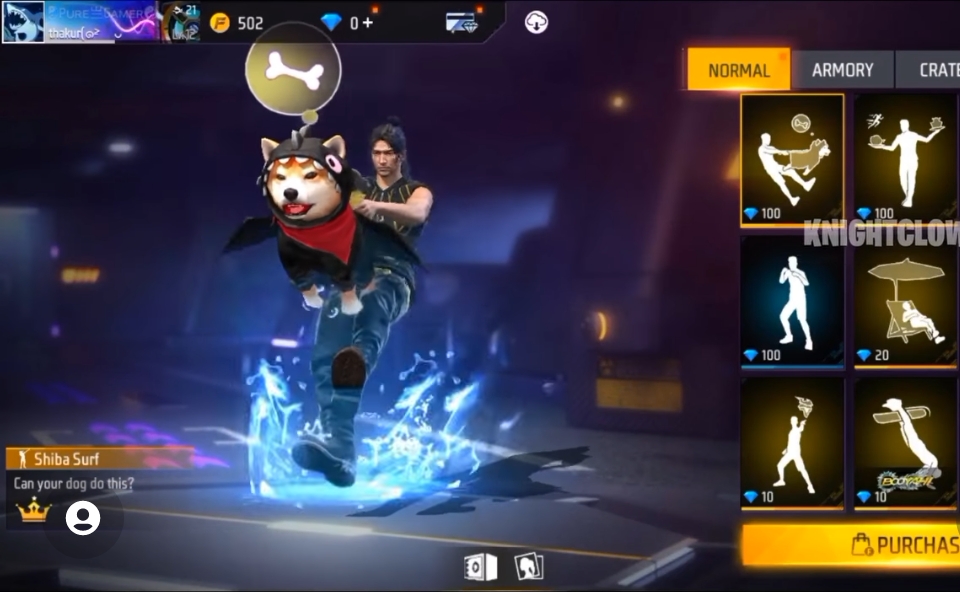The image size is (960, 592).
Task: Choose the waiter carrying trays emote
Action: 906,159
